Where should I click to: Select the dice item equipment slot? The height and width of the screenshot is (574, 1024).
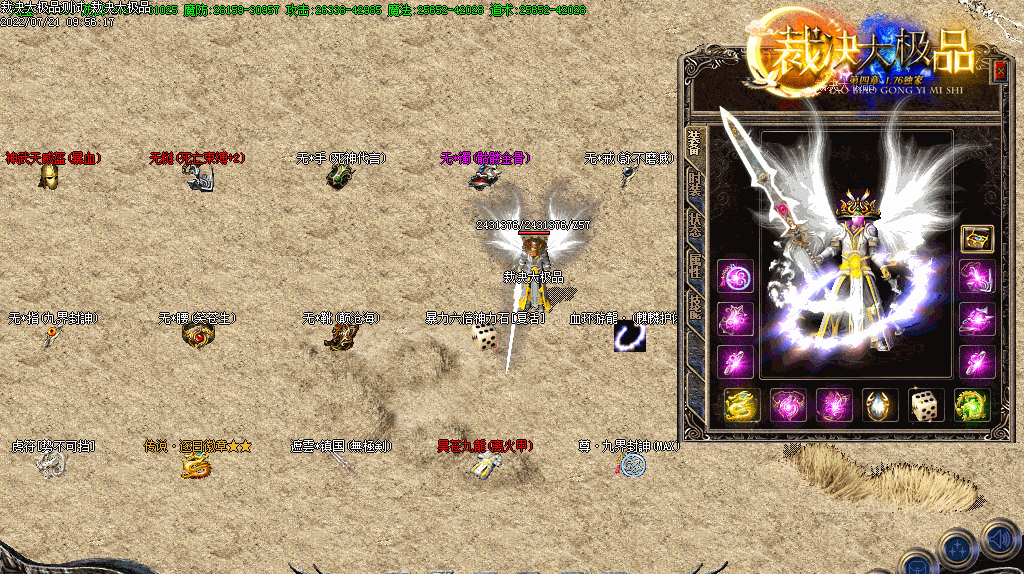(x=926, y=405)
